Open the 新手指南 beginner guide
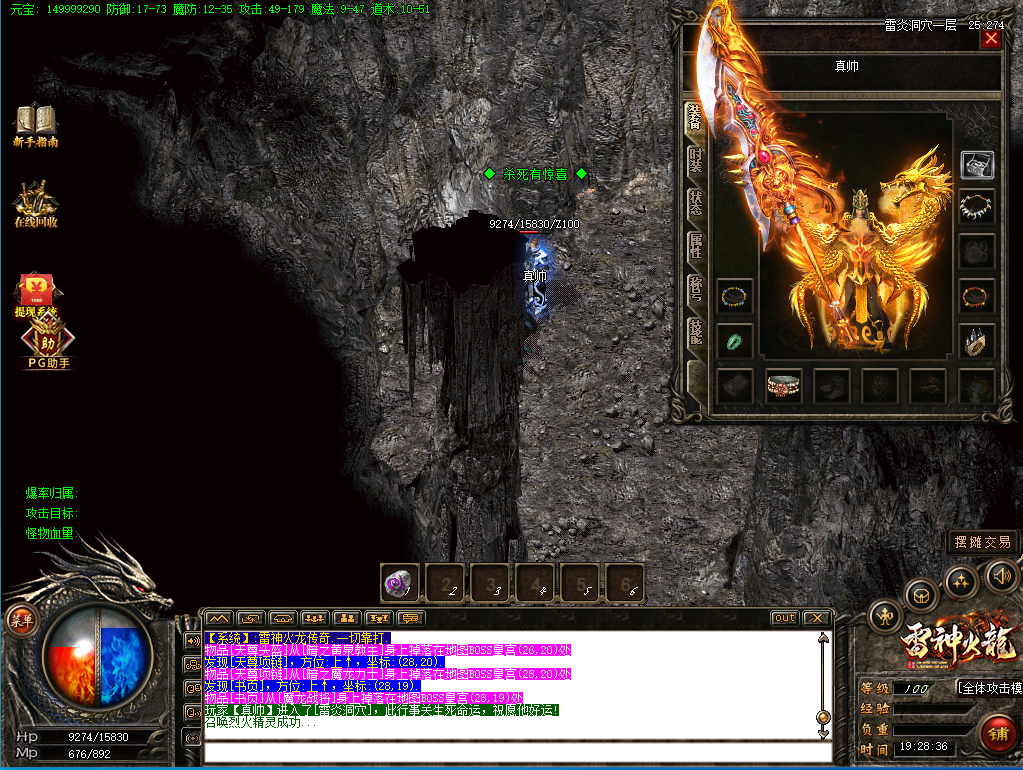 pyautogui.click(x=35, y=126)
